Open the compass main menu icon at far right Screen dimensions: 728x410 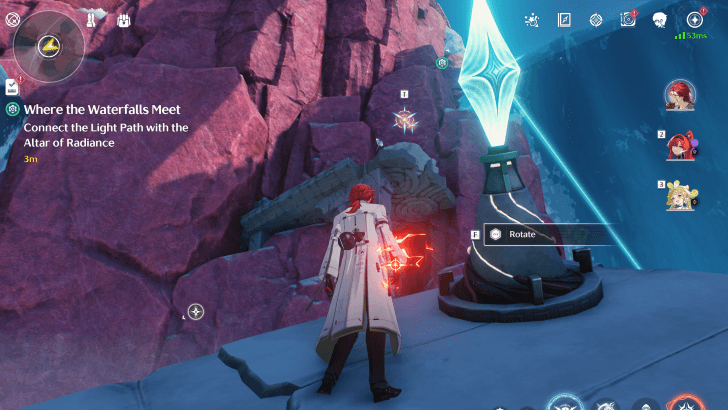point(695,19)
